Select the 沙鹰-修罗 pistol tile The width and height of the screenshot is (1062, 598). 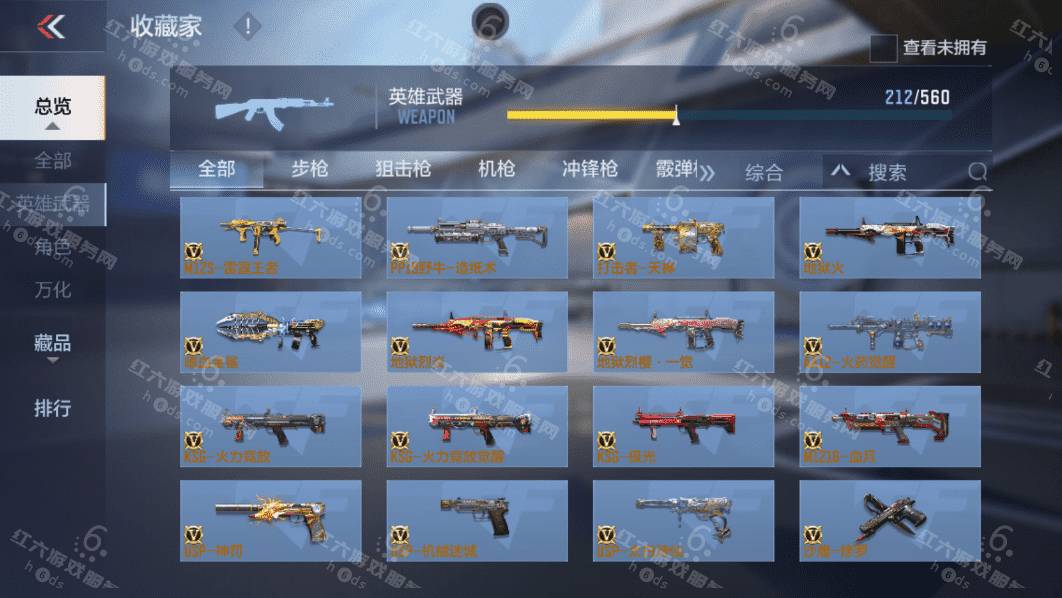coord(889,520)
